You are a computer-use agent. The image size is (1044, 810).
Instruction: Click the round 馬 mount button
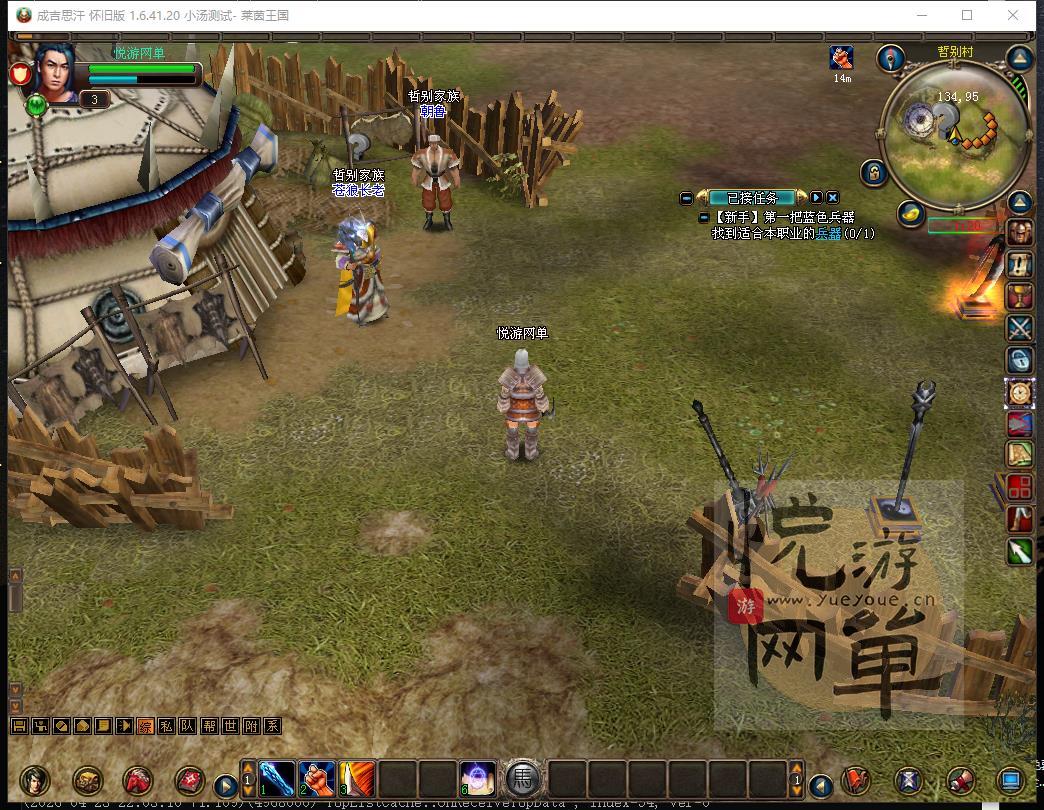[x=523, y=778]
